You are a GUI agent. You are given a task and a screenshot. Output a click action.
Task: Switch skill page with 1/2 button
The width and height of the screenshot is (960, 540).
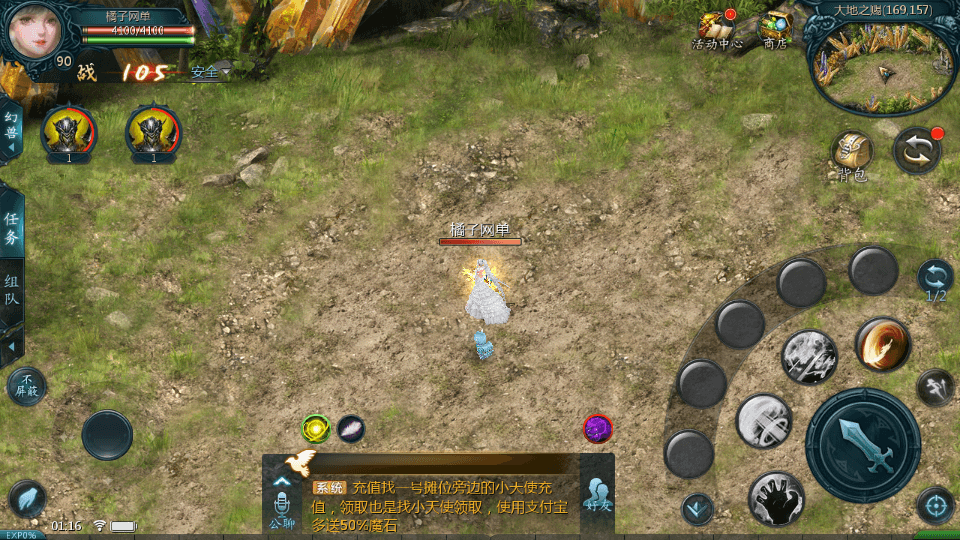935,279
